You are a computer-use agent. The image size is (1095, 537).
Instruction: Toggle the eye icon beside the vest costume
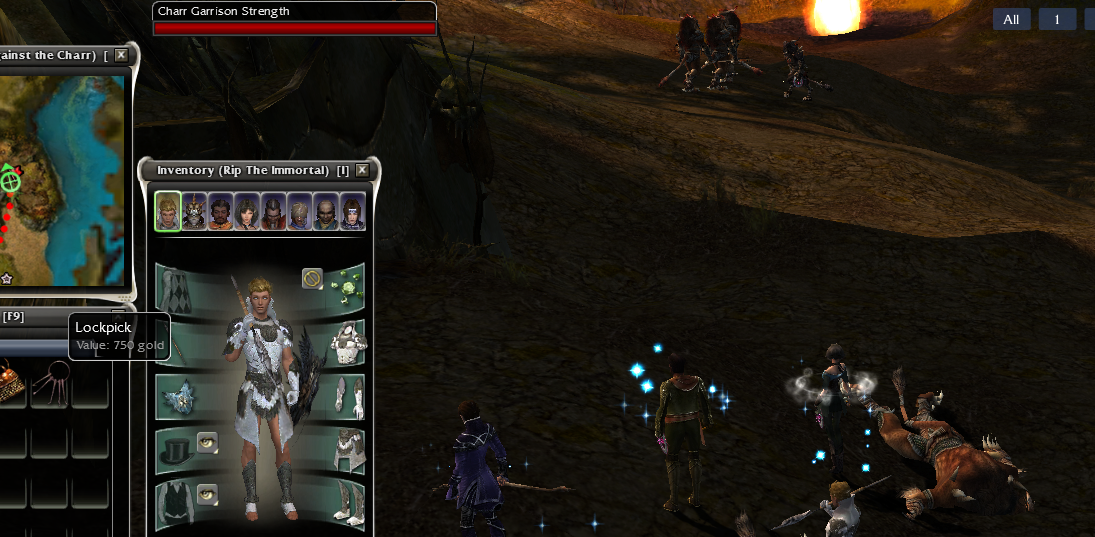coord(207,493)
